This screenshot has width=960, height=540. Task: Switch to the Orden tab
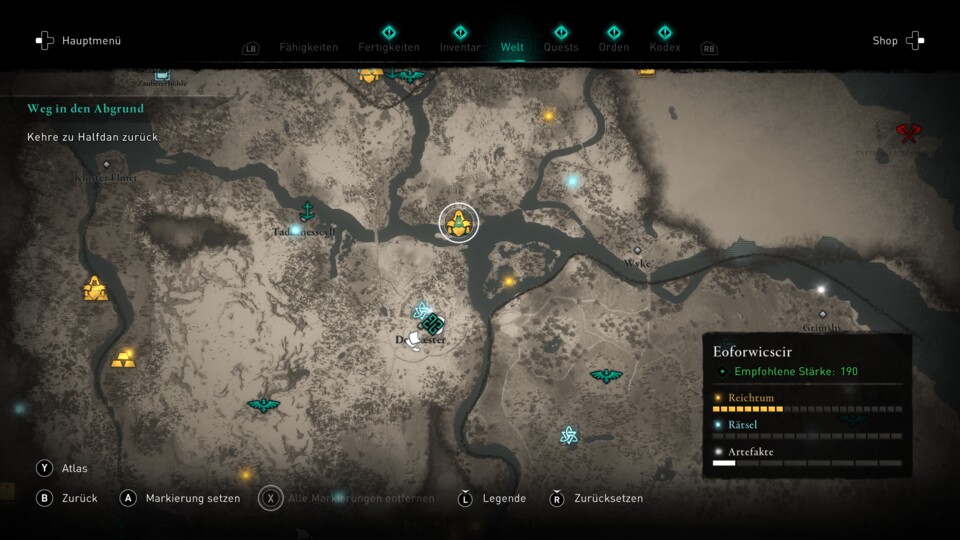(x=614, y=47)
